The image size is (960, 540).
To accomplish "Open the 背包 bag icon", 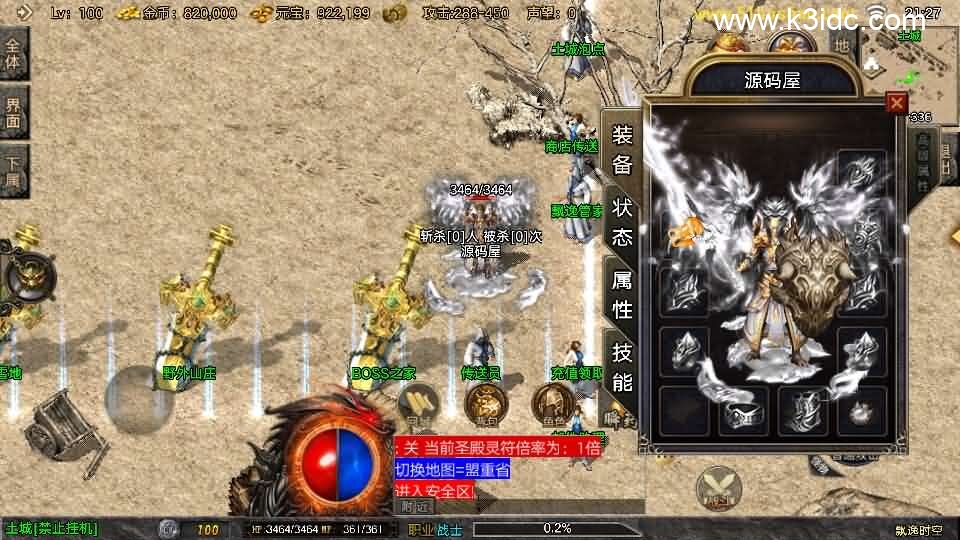I will pos(487,403).
